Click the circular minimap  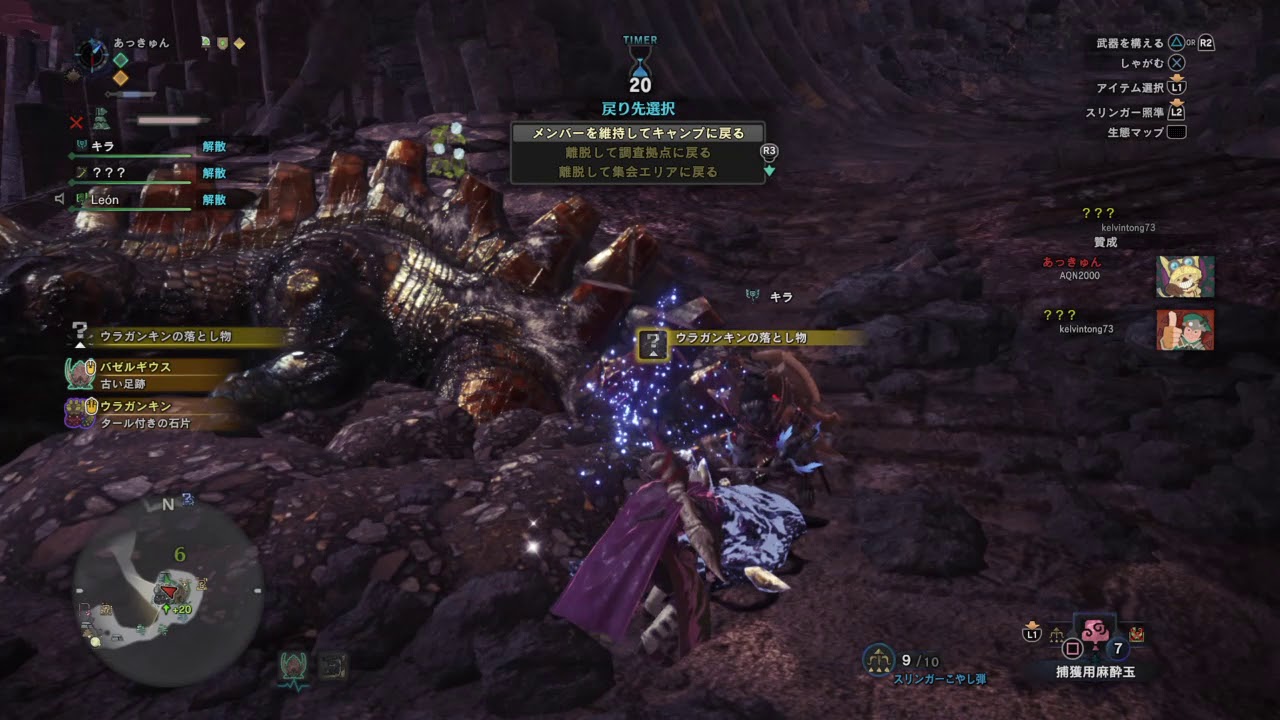(x=168, y=594)
